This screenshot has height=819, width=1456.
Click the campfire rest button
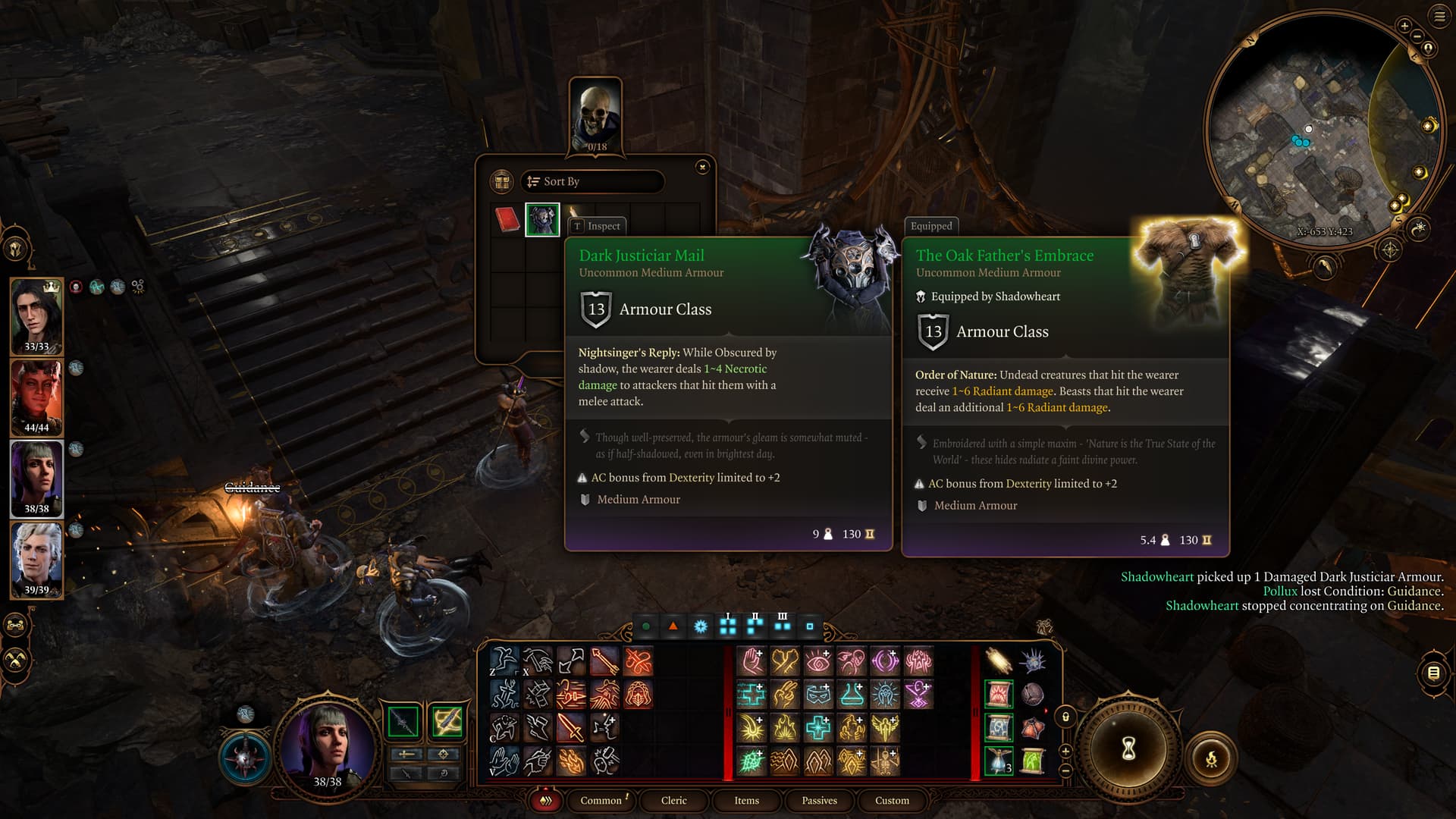pyautogui.click(x=1211, y=758)
